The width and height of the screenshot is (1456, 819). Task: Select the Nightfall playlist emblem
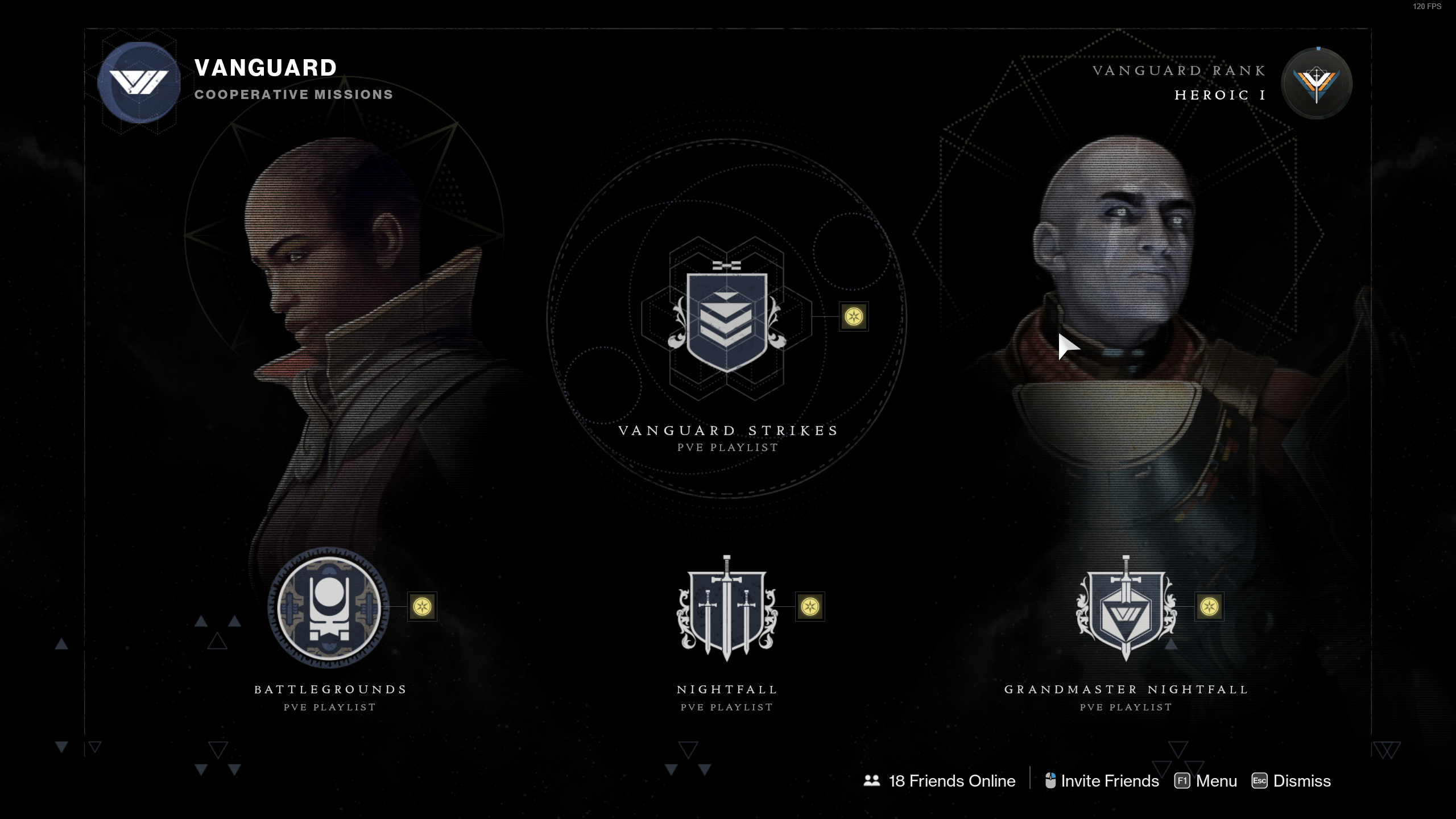coord(727,609)
